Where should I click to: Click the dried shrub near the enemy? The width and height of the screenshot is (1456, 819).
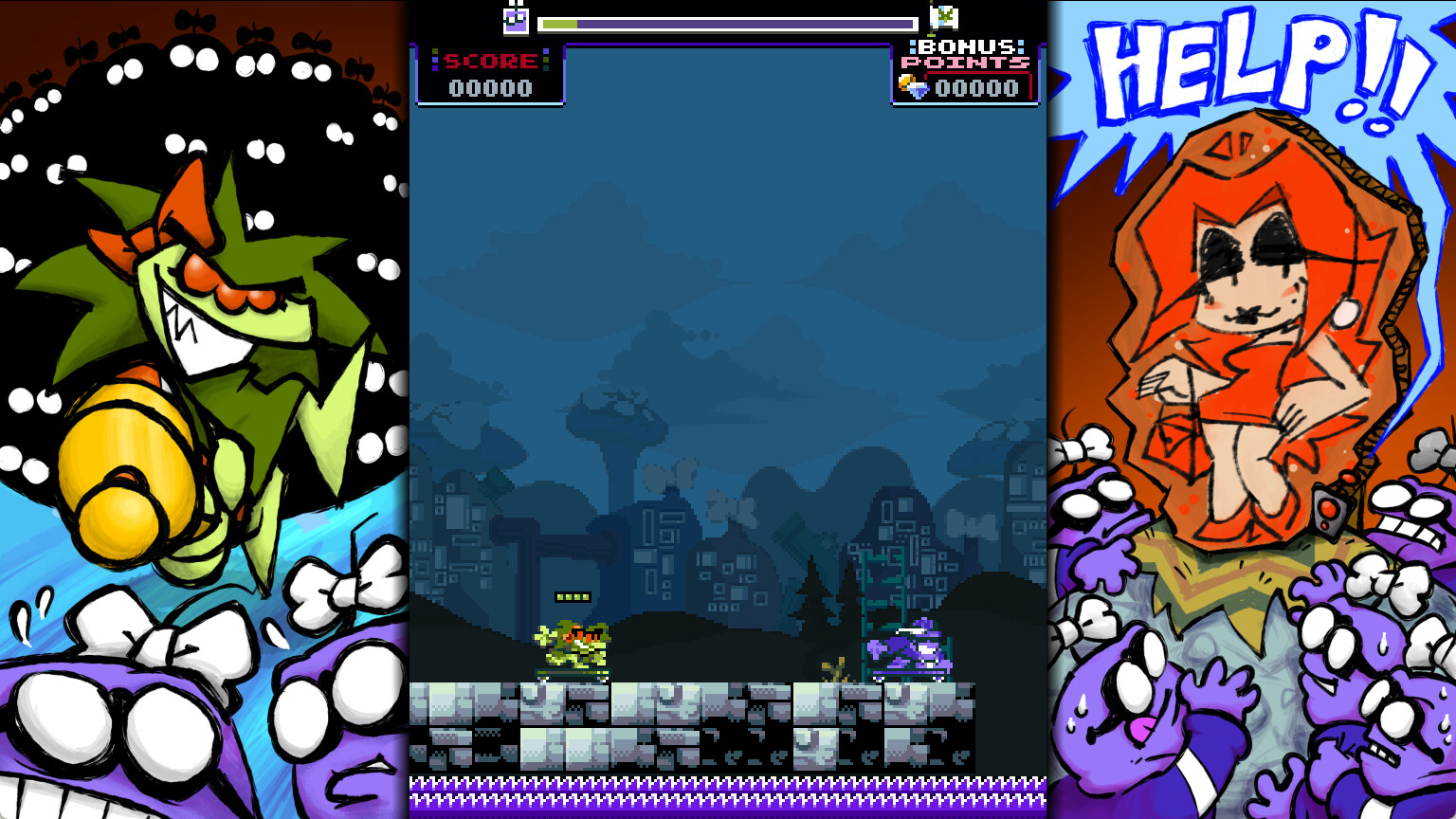pyautogui.click(x=835, y=669)
